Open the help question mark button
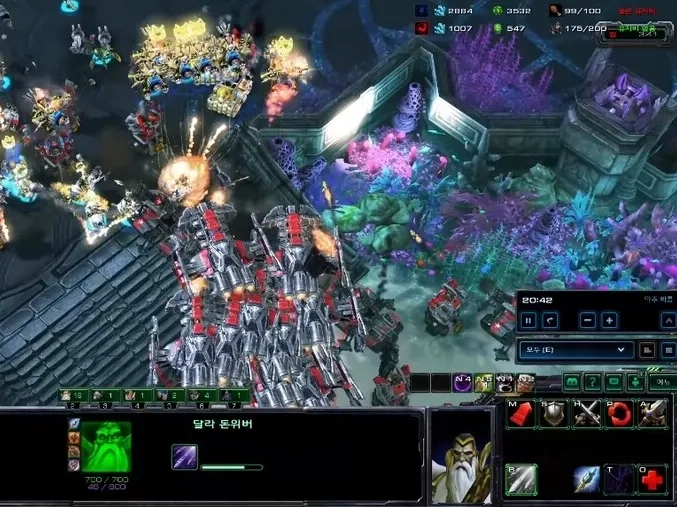 pyautogui.click(x=593, y=382)
